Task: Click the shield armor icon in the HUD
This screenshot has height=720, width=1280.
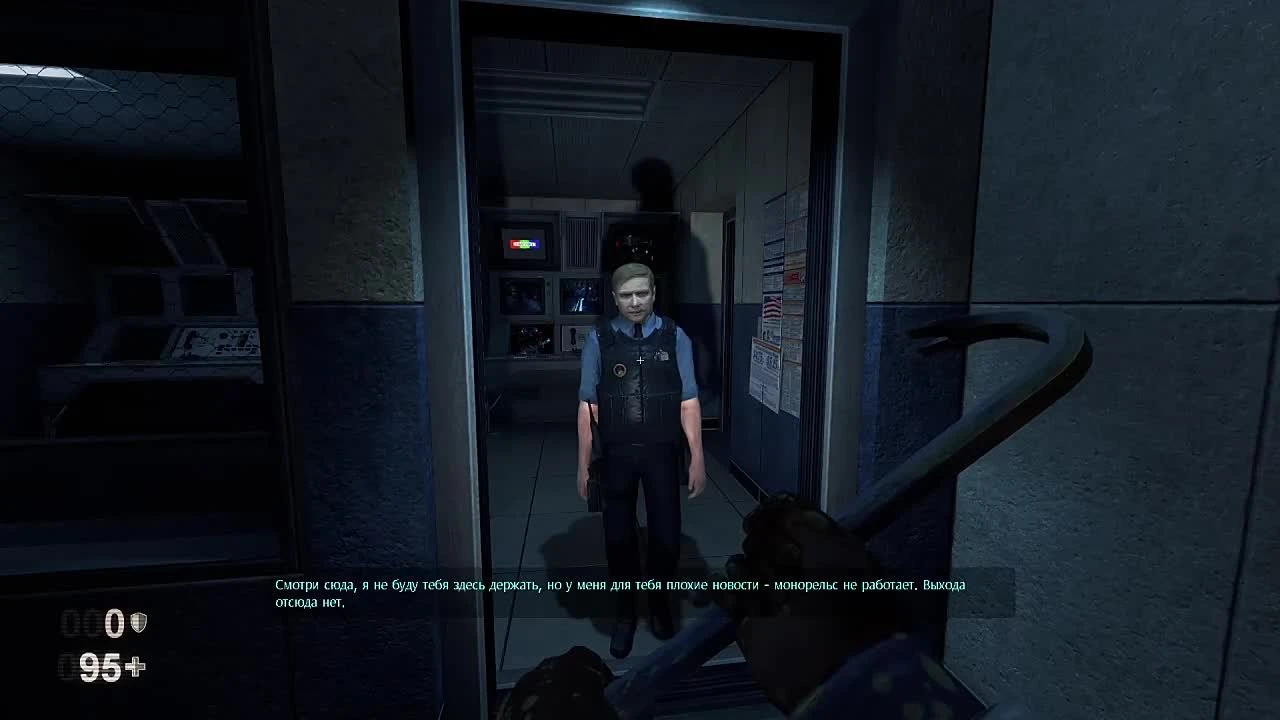Action: [x=138, y=622]
